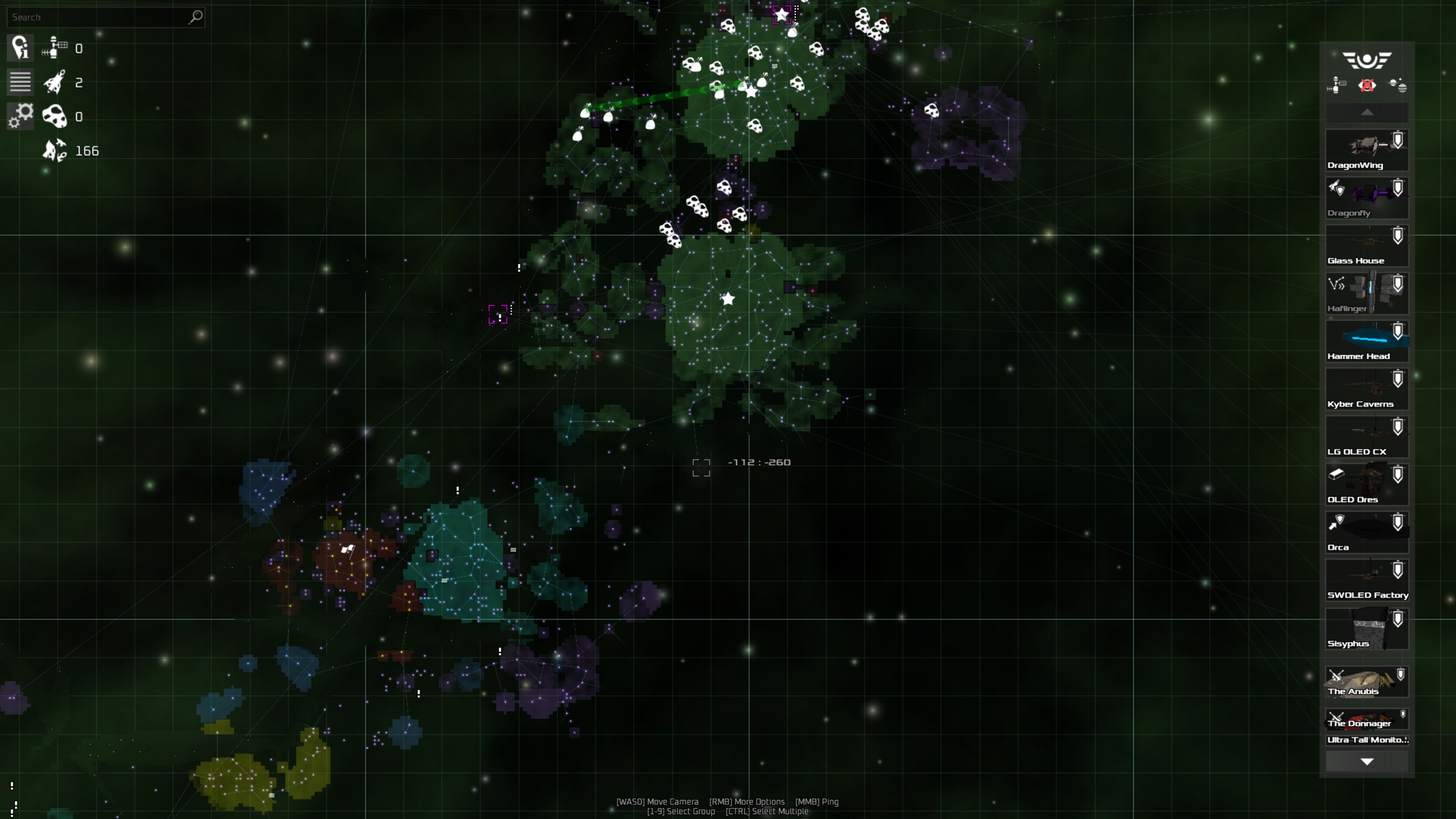This screenshot has height=819, width=1456.
Task: Select the satellite icon in the right panel header
Action: pos(1336,86)
